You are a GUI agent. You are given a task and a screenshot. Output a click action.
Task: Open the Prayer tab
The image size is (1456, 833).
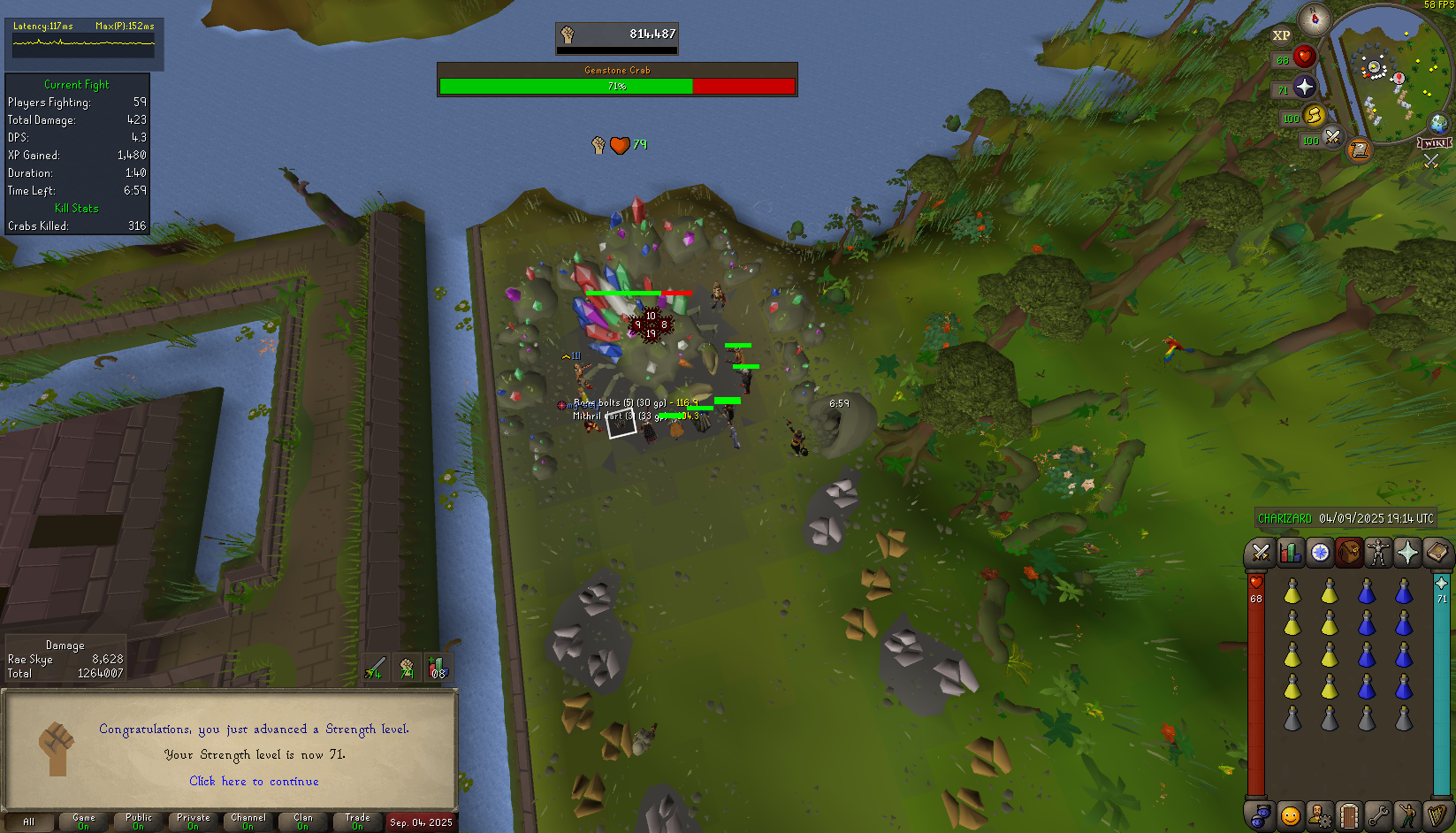[1407, 553]
